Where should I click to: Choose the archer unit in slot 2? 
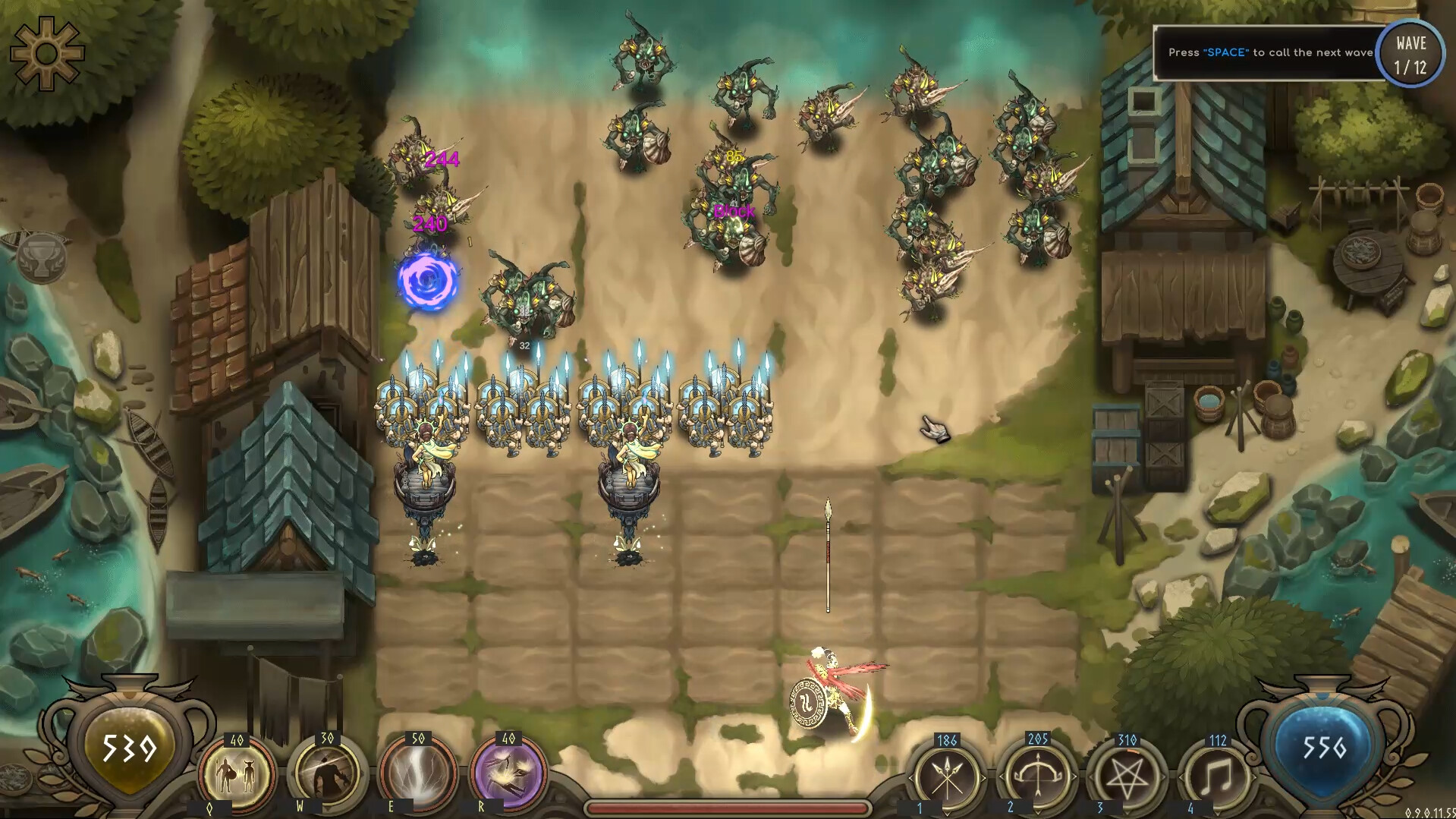coord(1038,776)
